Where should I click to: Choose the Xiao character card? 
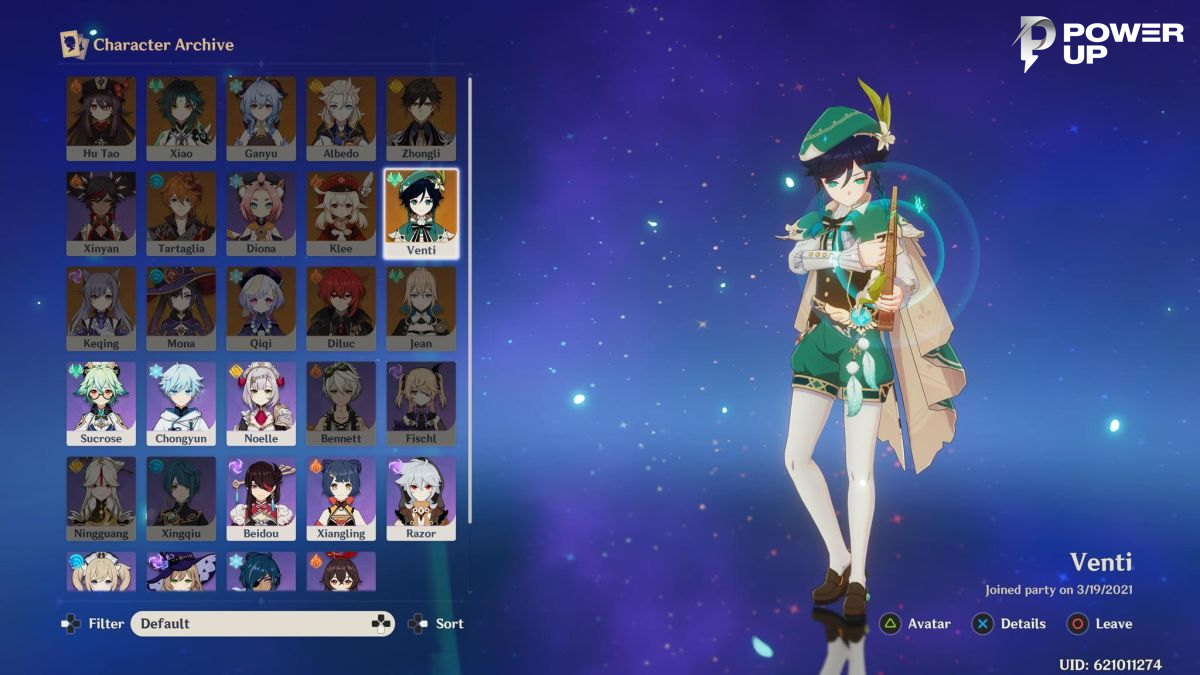coord(181,118)
